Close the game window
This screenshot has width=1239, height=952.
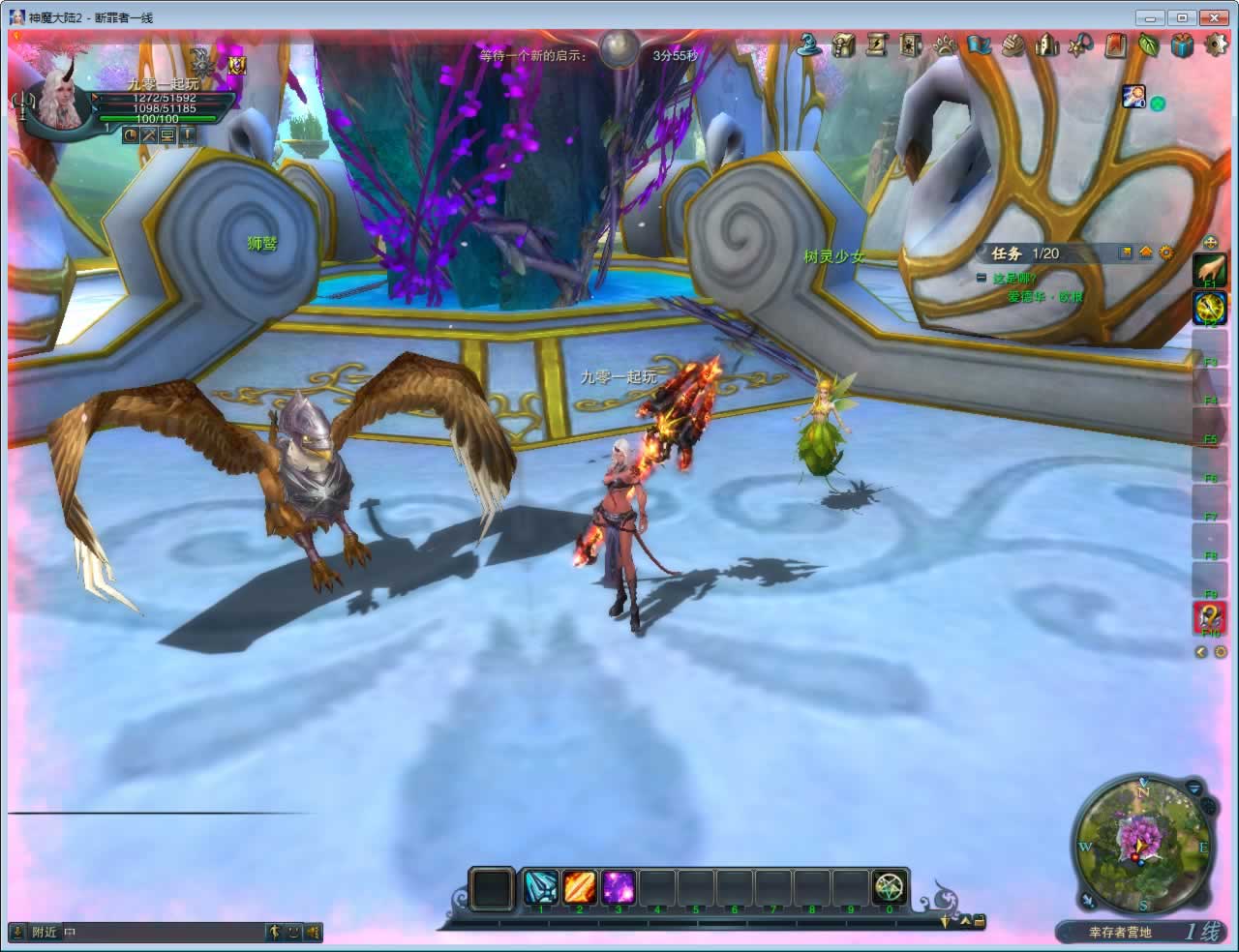[x=1212, y=17]
